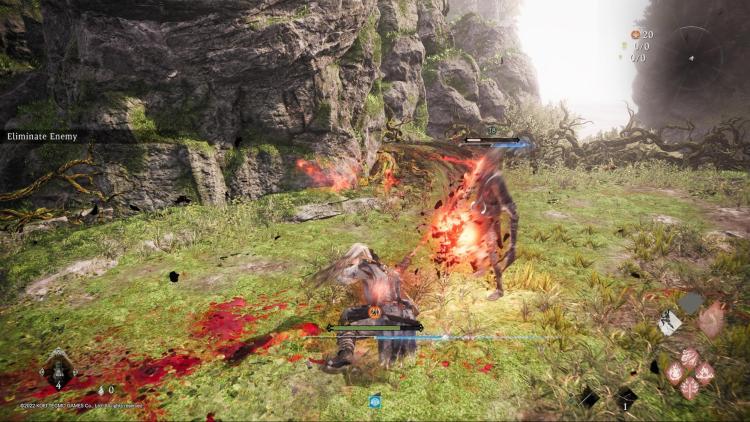Select the white melee weapon diamond icon
The height and width of the screenshot is (422, 750).
tap(670, 322)
